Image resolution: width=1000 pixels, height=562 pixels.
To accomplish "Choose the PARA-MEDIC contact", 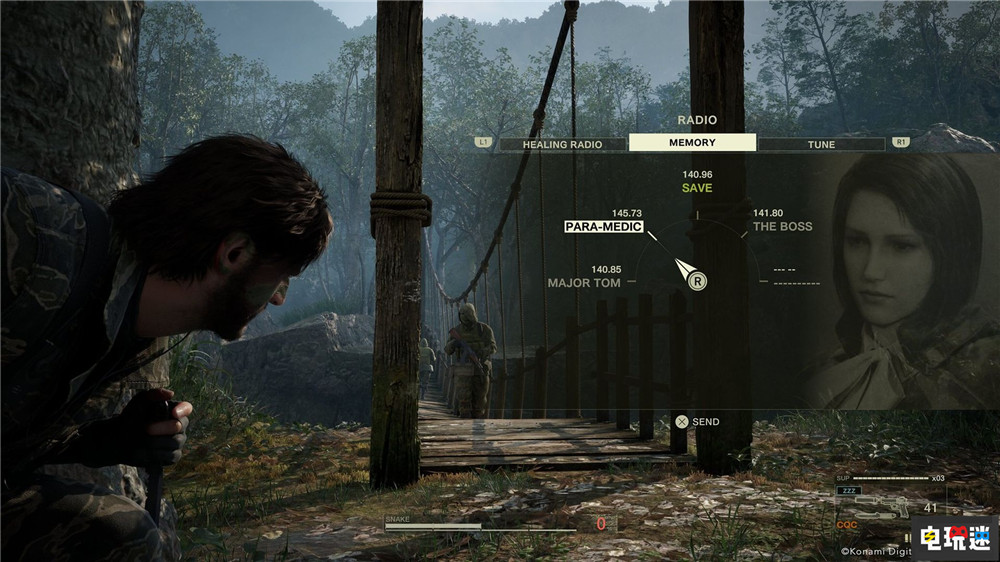I will tap(603, 226).
